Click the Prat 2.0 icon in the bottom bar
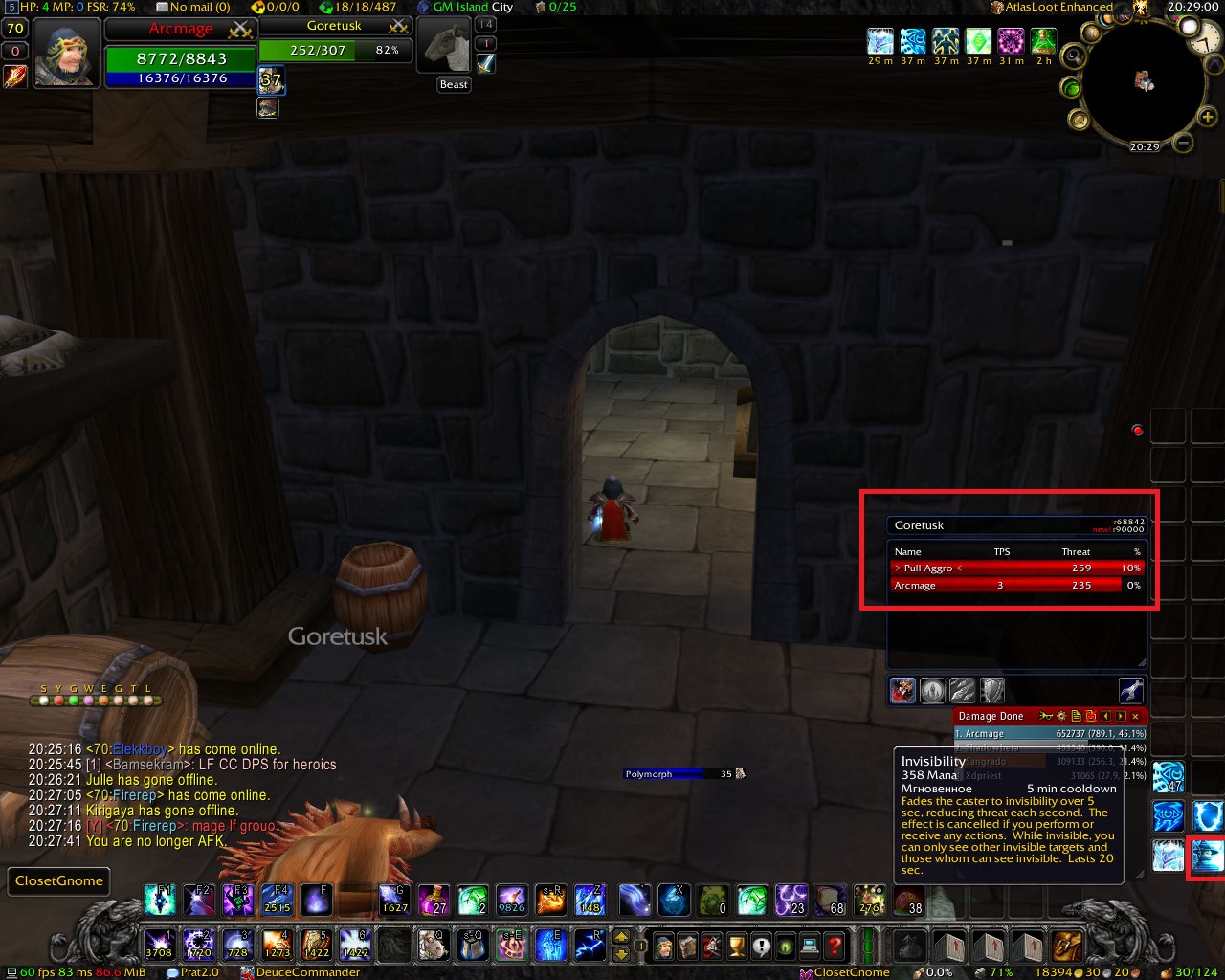 pos(173,971)
